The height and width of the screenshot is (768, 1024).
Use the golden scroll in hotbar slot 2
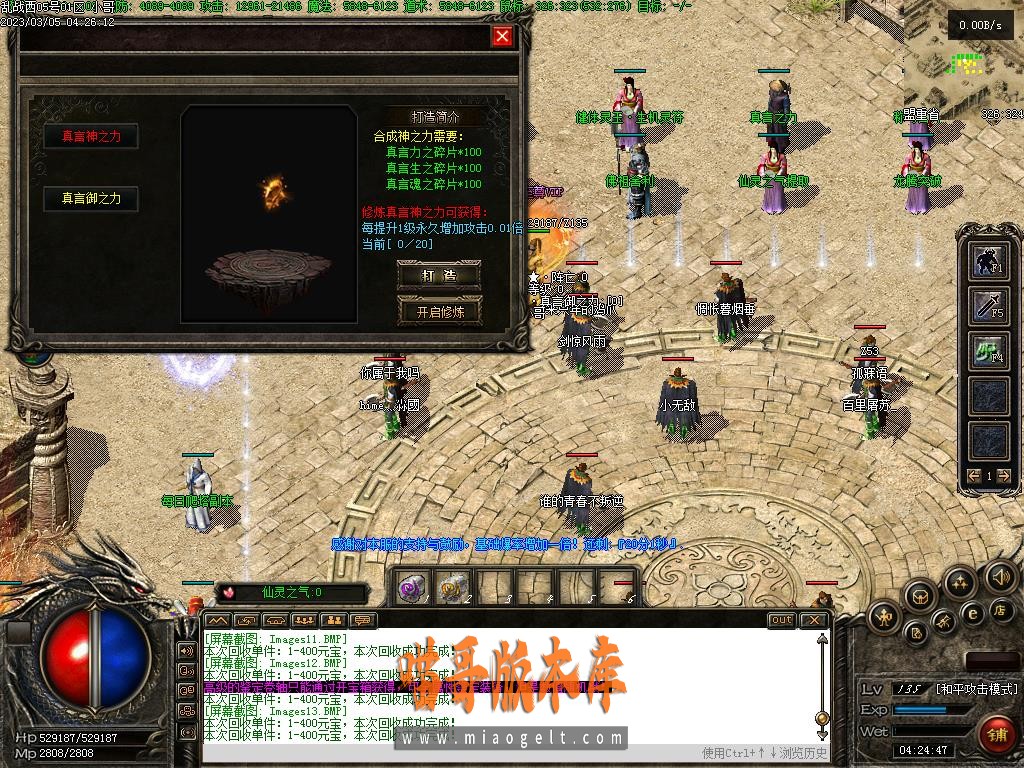click(454, 588)
